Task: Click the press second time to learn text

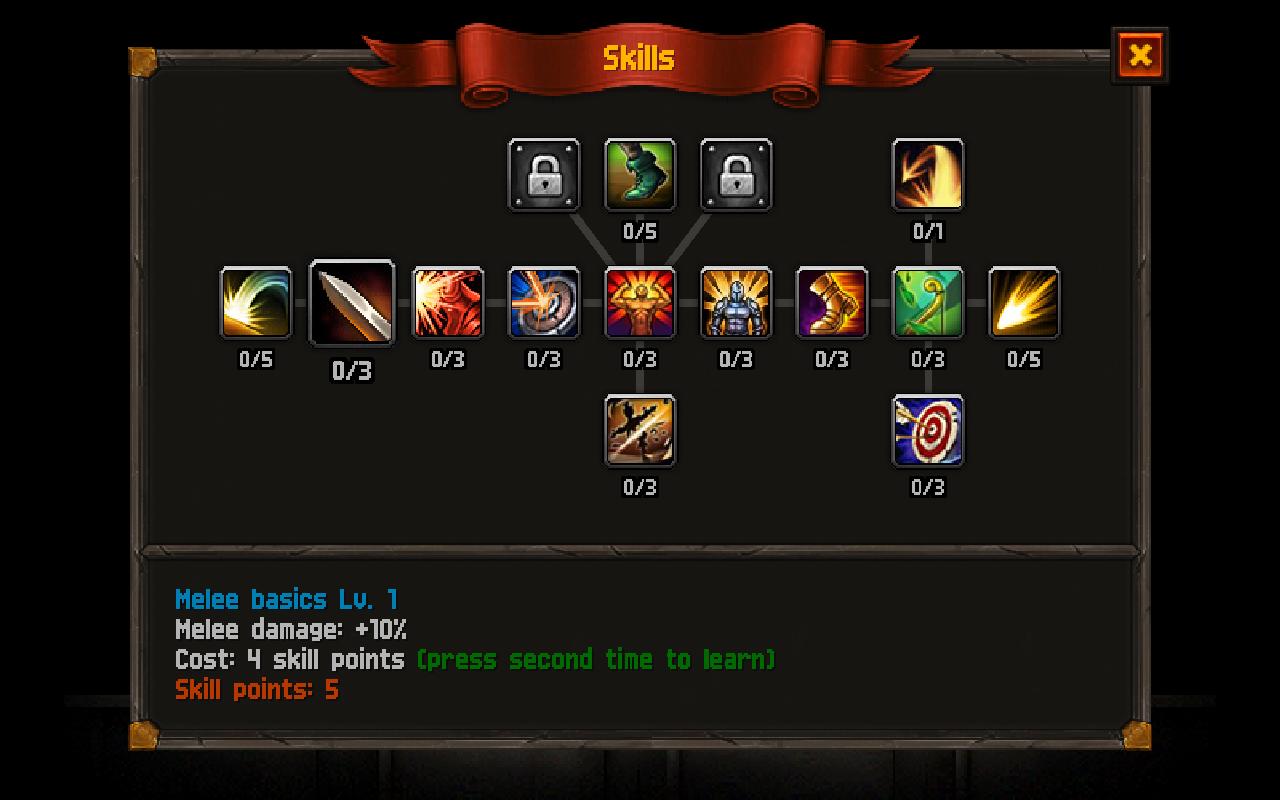Action: point(597,660)
